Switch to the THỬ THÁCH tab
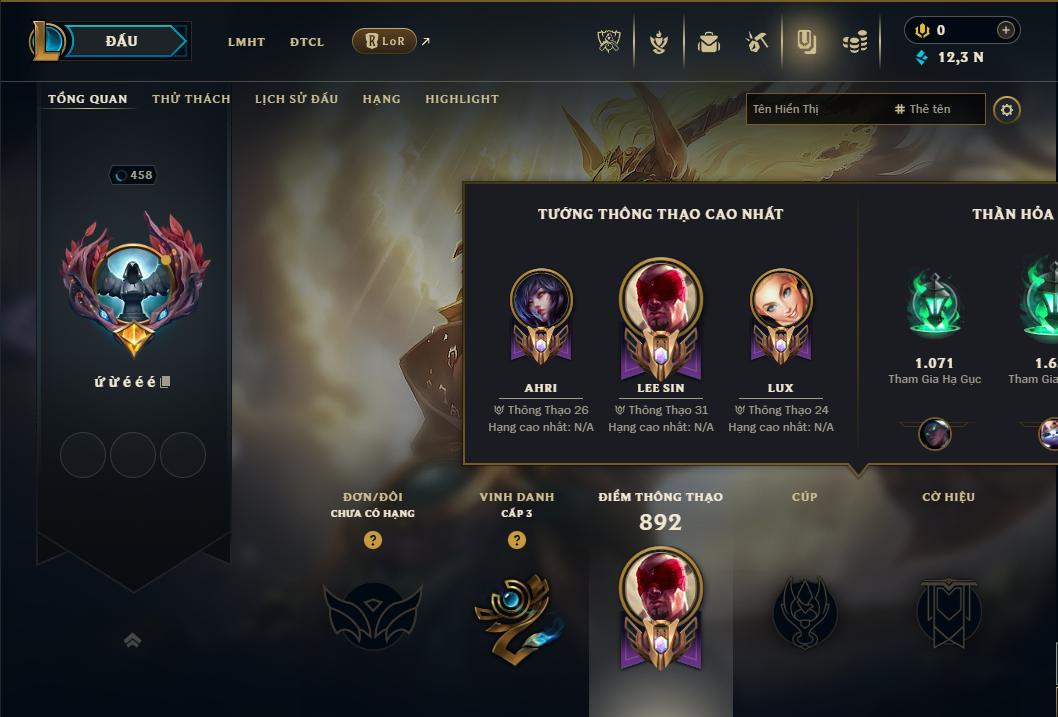Screen dimensions: 1058x717 pos(191,99)
